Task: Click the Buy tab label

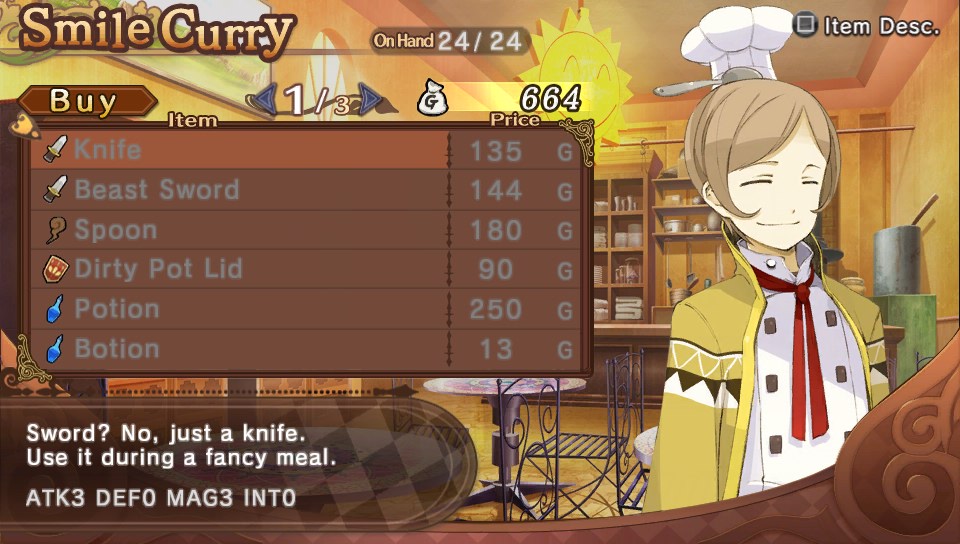Action: tap(84, 101)
